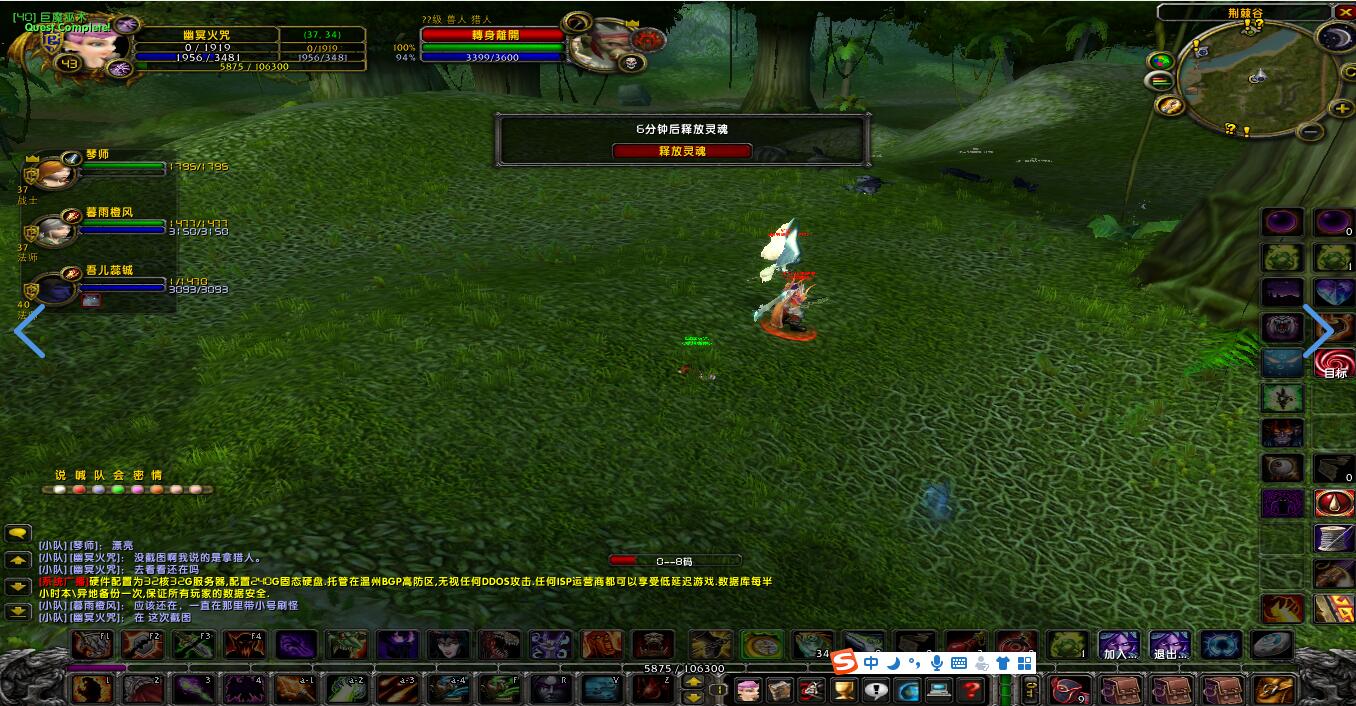Click the red 释放灵魂 release spirit button
Viewport: 1356px width, 706px height.
pos(681,151)
